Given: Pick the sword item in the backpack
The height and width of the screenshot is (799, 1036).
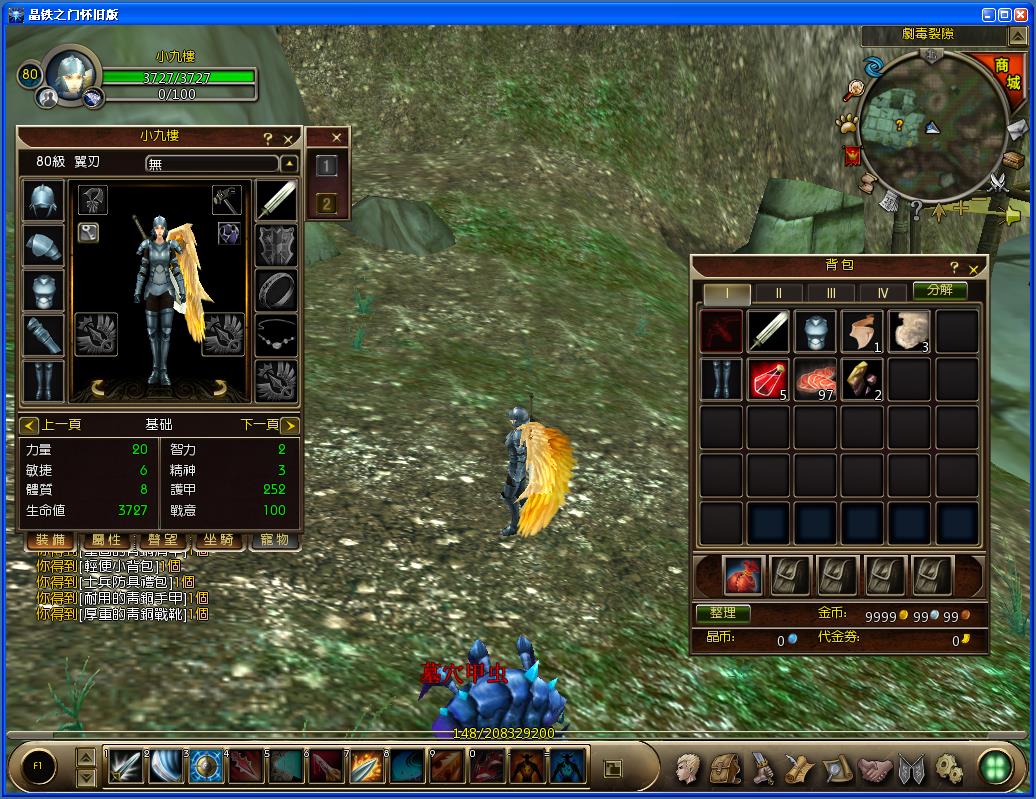Looking at the screenshot, I should pyautogui.click(x=768, y=331).
